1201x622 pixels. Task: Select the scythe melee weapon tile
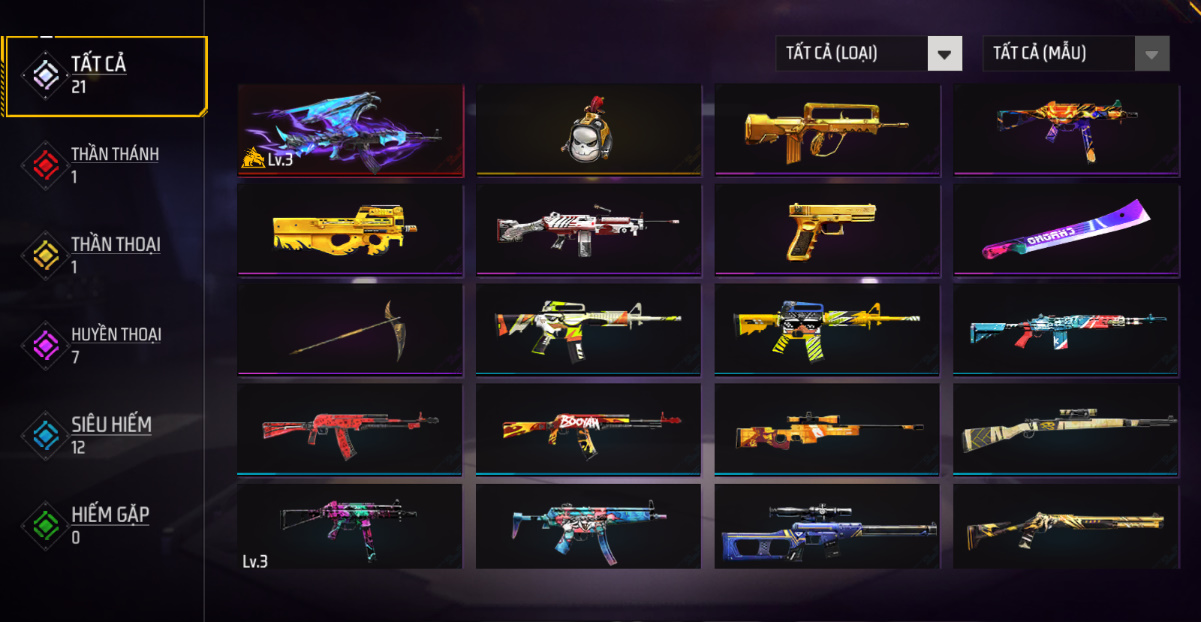click(350, 328)
